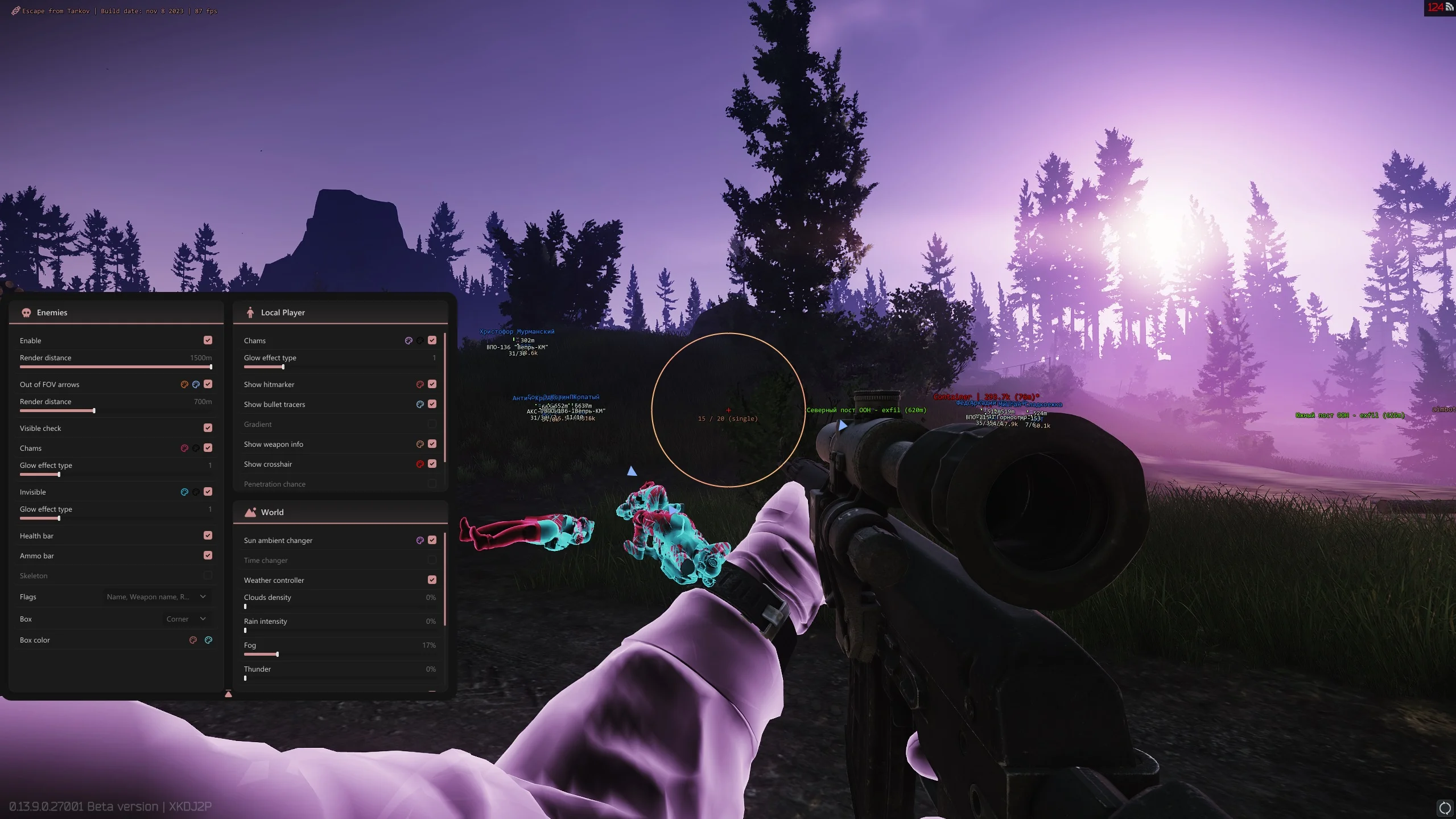
Task: Turn off the Ammo bar checkbox
Action: (208, 555)
